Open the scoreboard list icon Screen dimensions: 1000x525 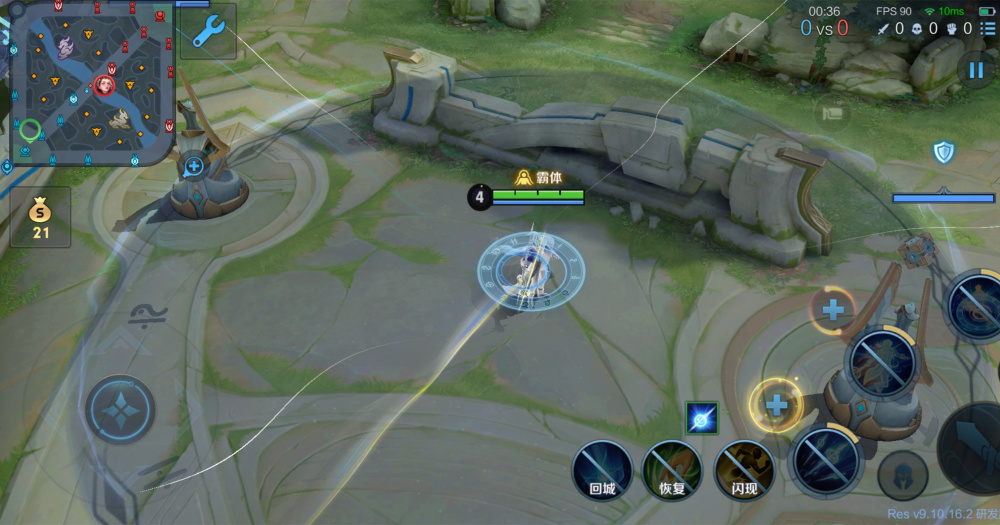[988, 28]
